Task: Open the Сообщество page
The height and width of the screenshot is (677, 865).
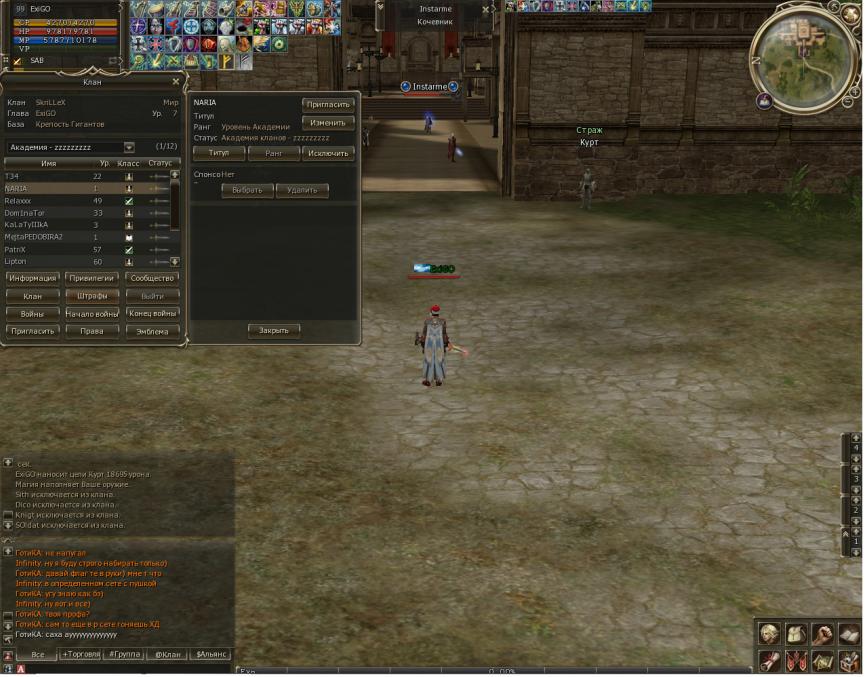Action: coord(153,278)
